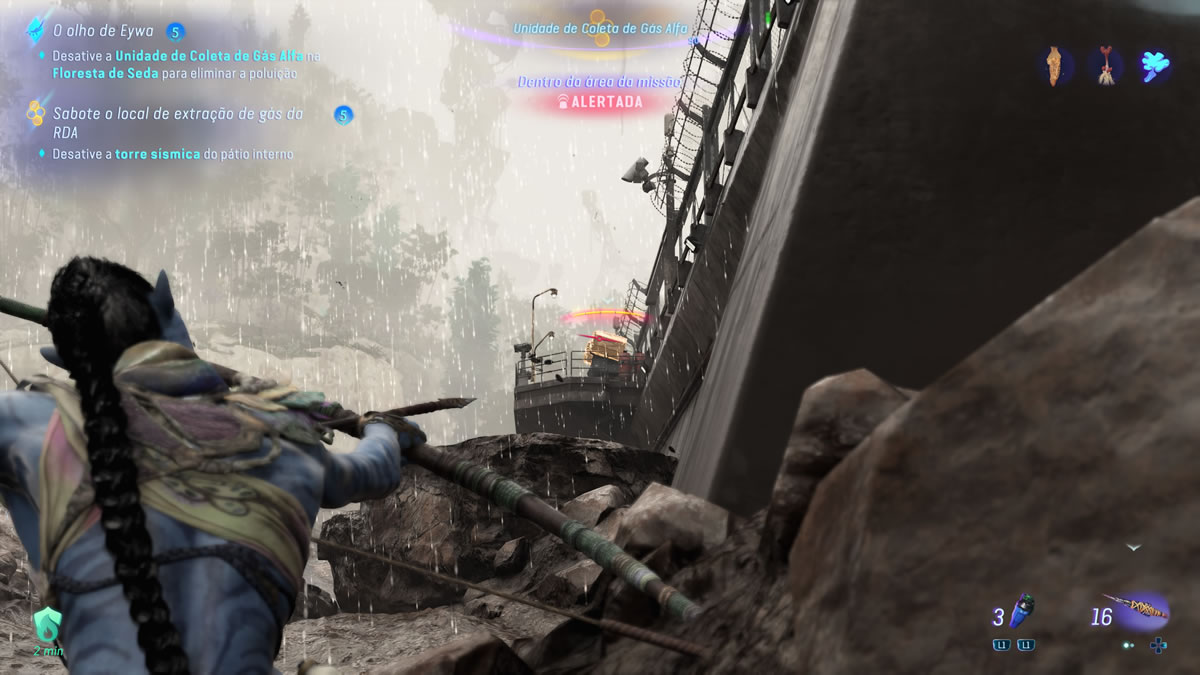Select the blue grenade canister slot
1200x675 pixels.
pyautogui.click(x=1023, y=612)
